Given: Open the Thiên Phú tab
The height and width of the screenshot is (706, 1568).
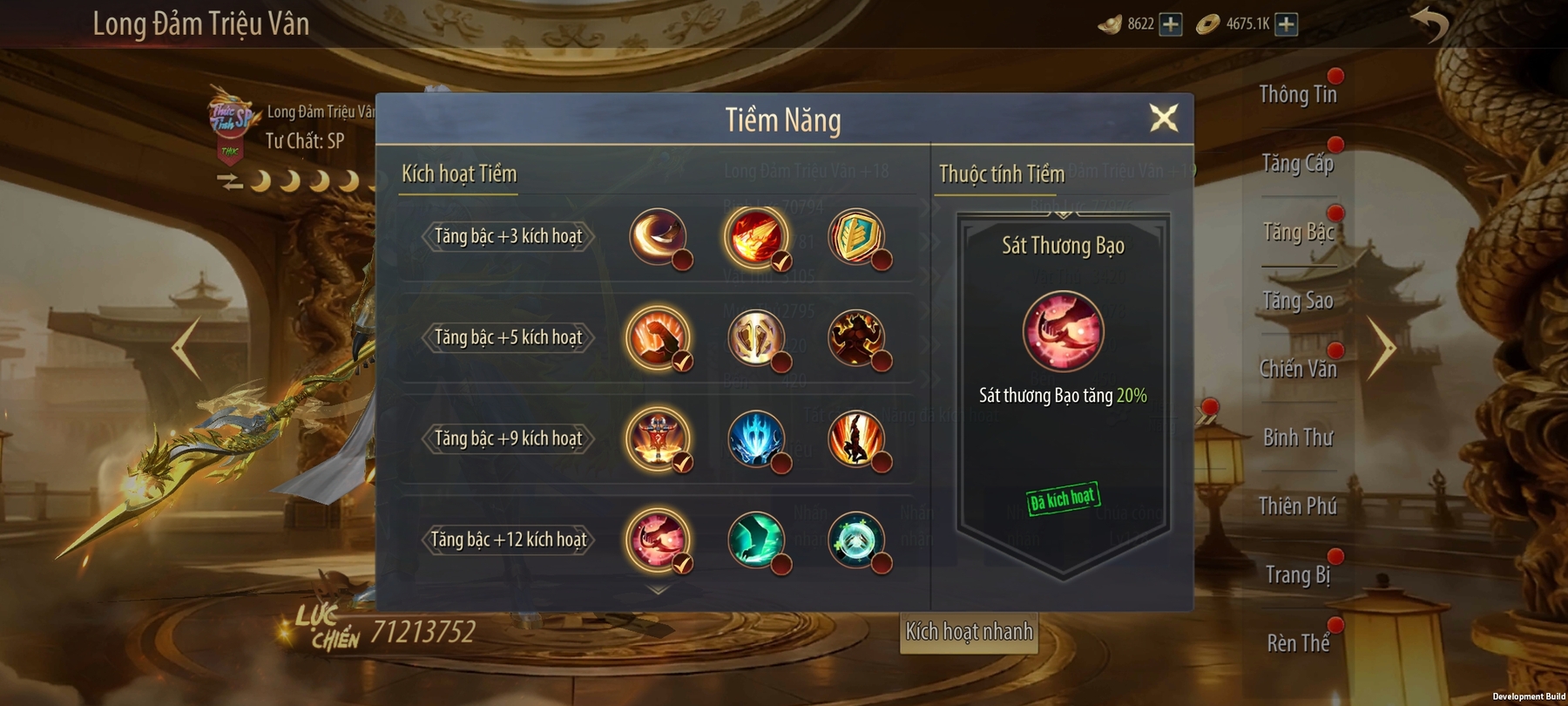Looking at the screenshot, I should coord(1297,506).
